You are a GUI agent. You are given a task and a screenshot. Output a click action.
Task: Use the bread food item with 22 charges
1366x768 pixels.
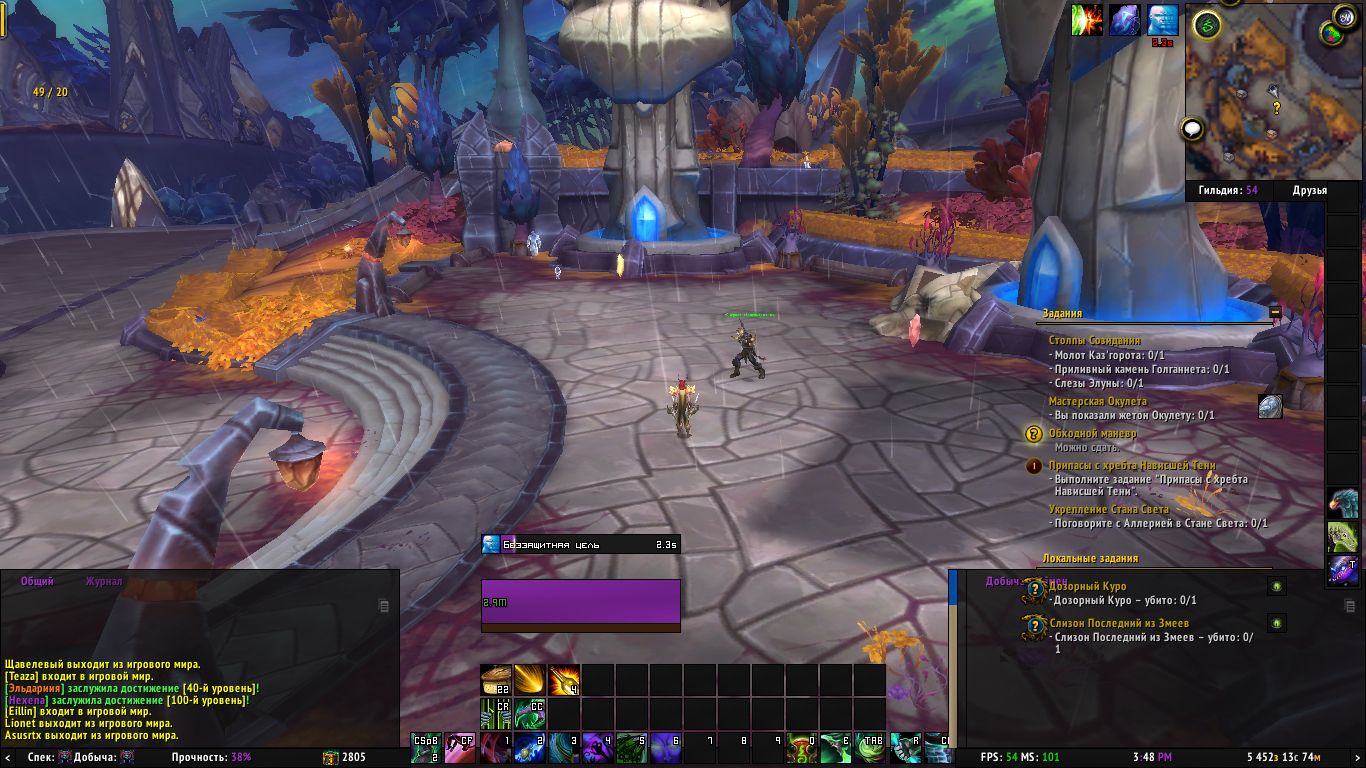496,680
